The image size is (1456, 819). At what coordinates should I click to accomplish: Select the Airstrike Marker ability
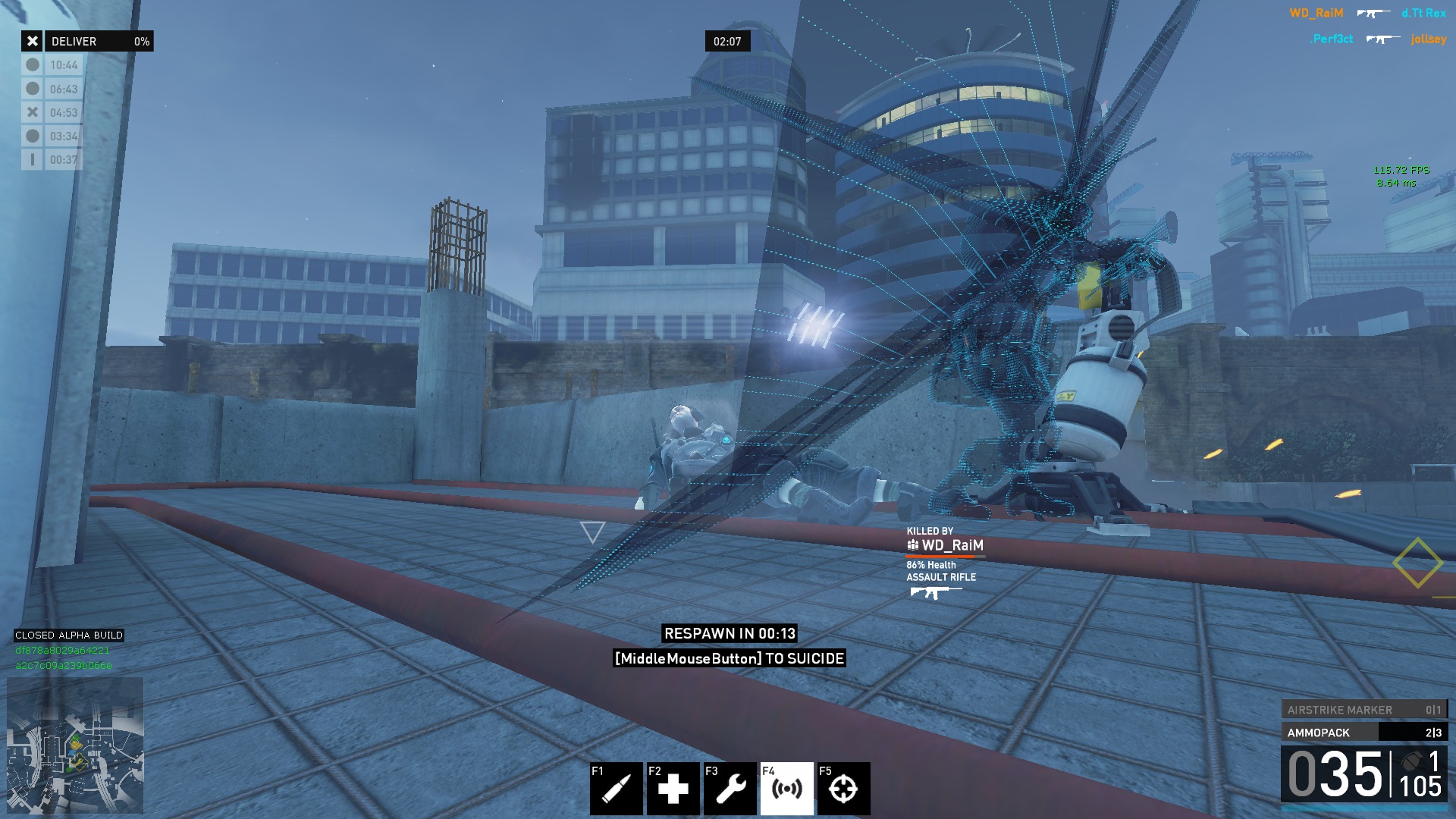pos(1363,710)
